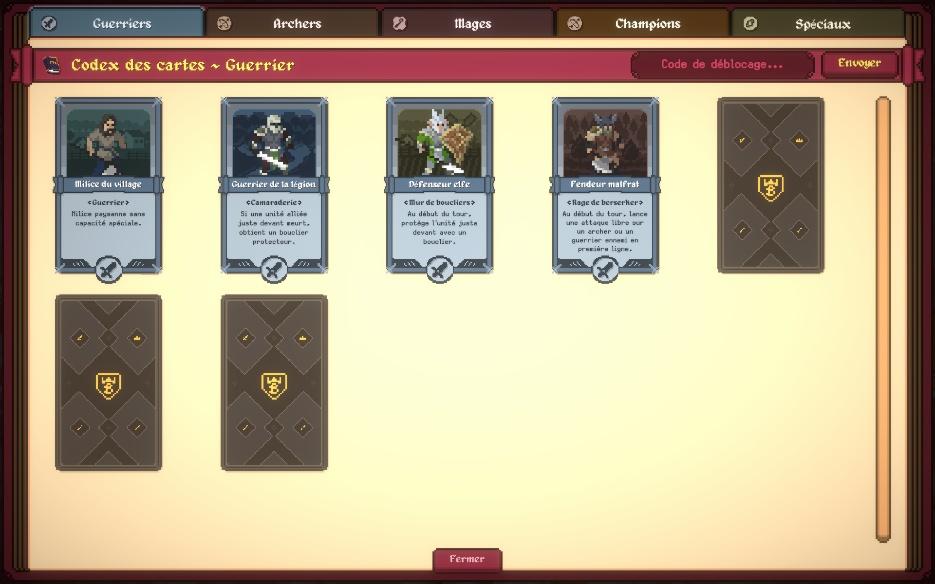Image resolution: width=935 pixels, height=584 pixels.
Task: Close the codex with Fermer
Action: tap(467, 559)
